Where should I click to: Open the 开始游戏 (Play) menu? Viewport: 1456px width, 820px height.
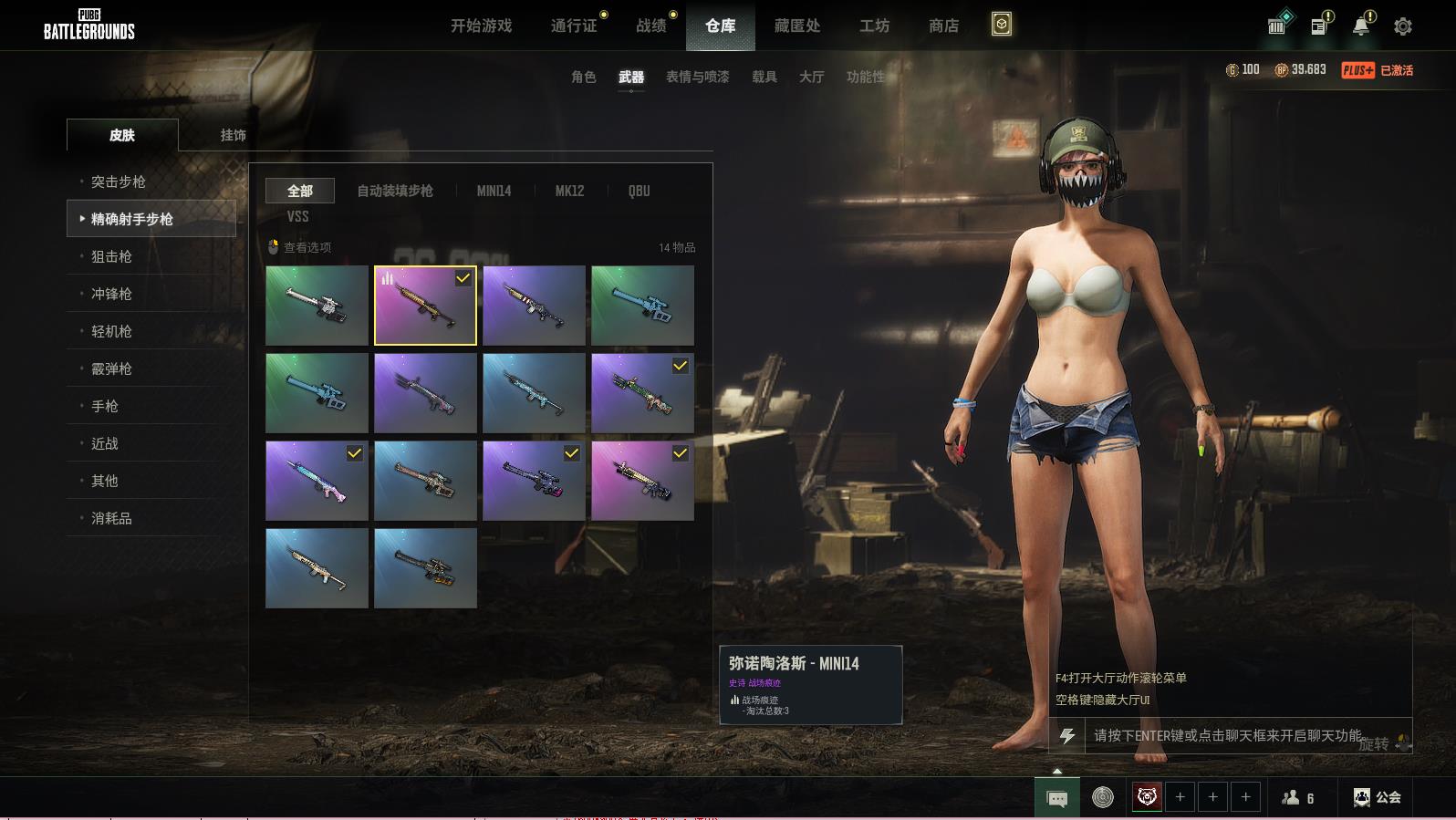point(481,26)
